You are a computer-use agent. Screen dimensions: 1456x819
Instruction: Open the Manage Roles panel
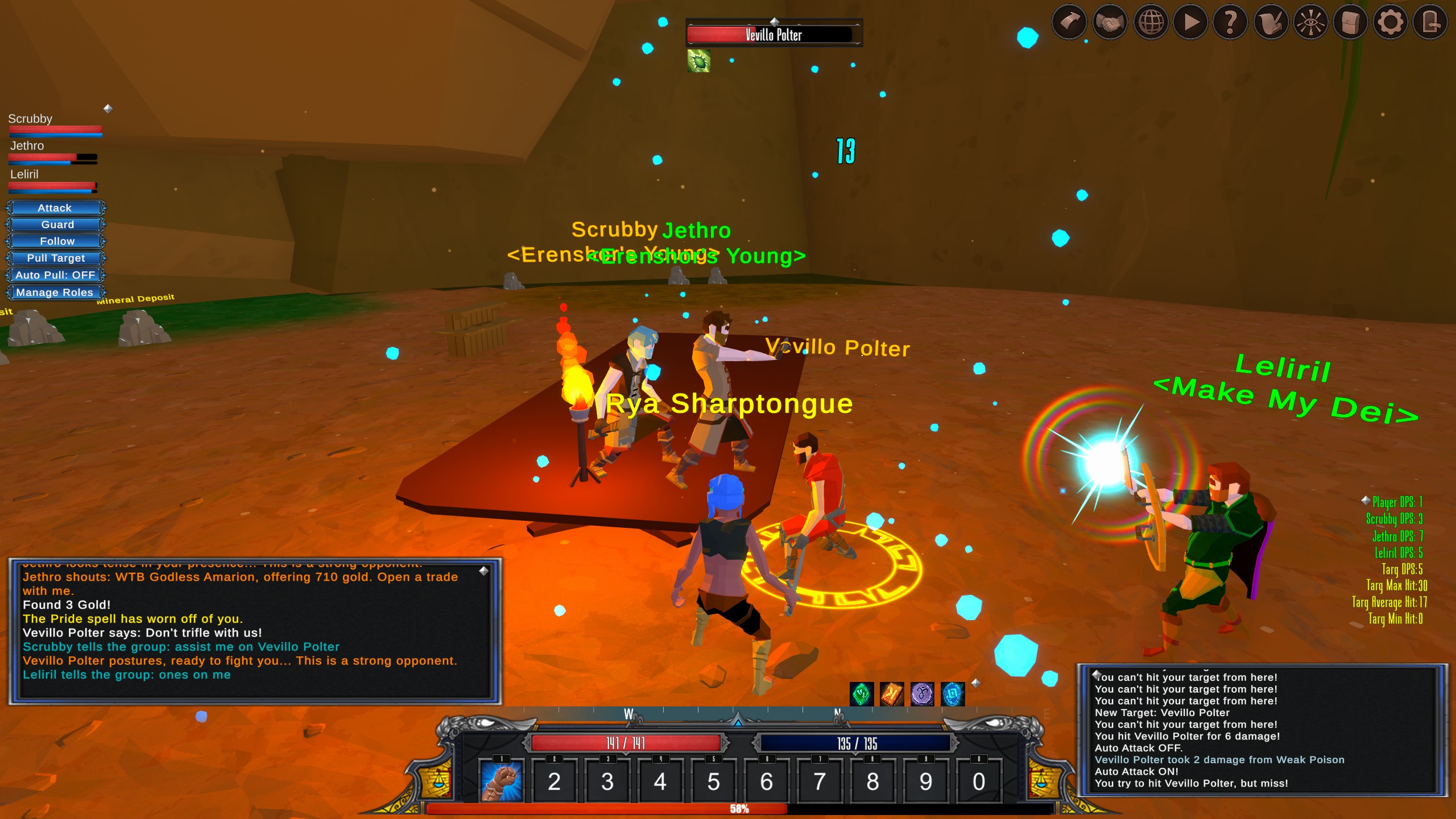55,292
